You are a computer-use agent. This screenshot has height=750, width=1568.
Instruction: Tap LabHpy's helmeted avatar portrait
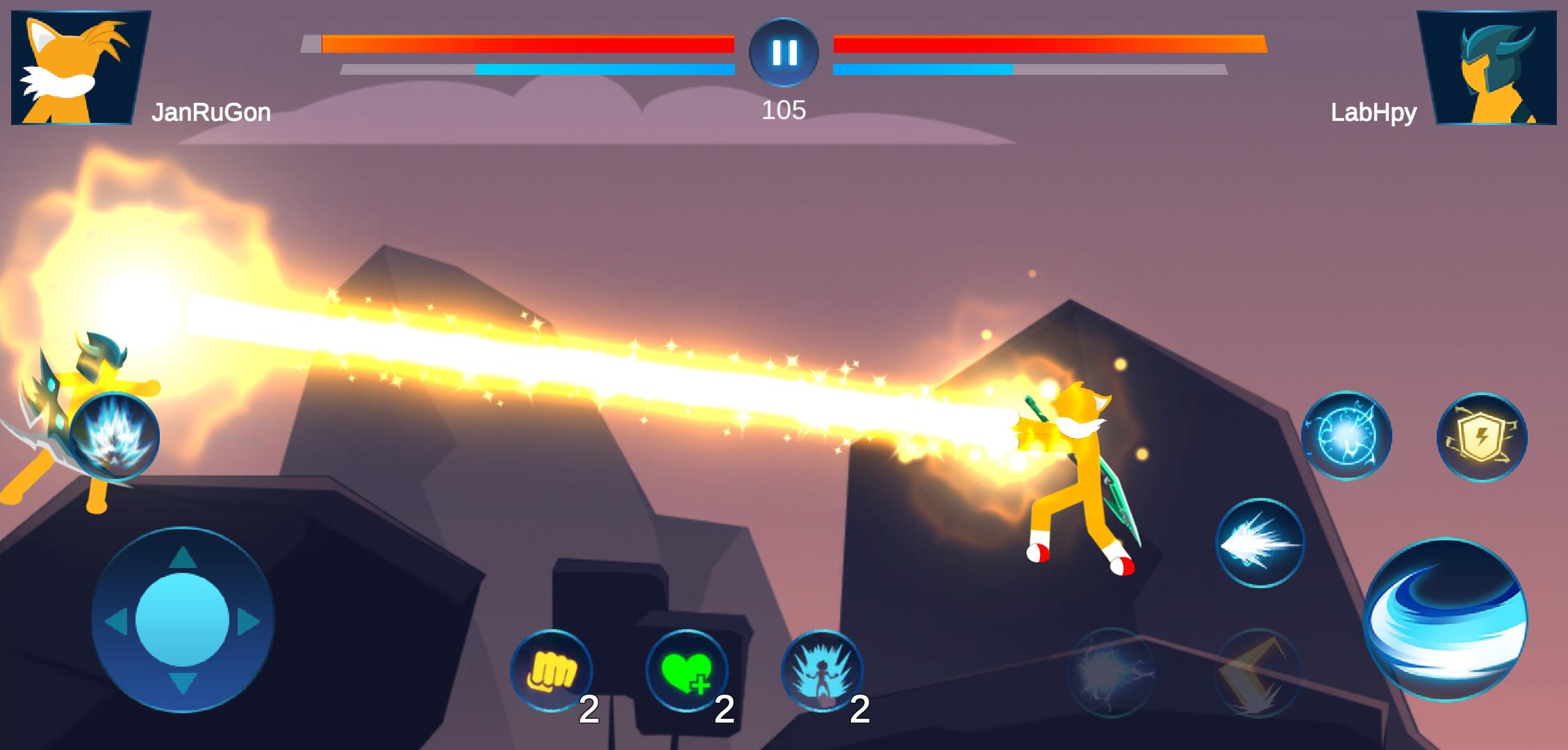click(x=1487, y=68)
